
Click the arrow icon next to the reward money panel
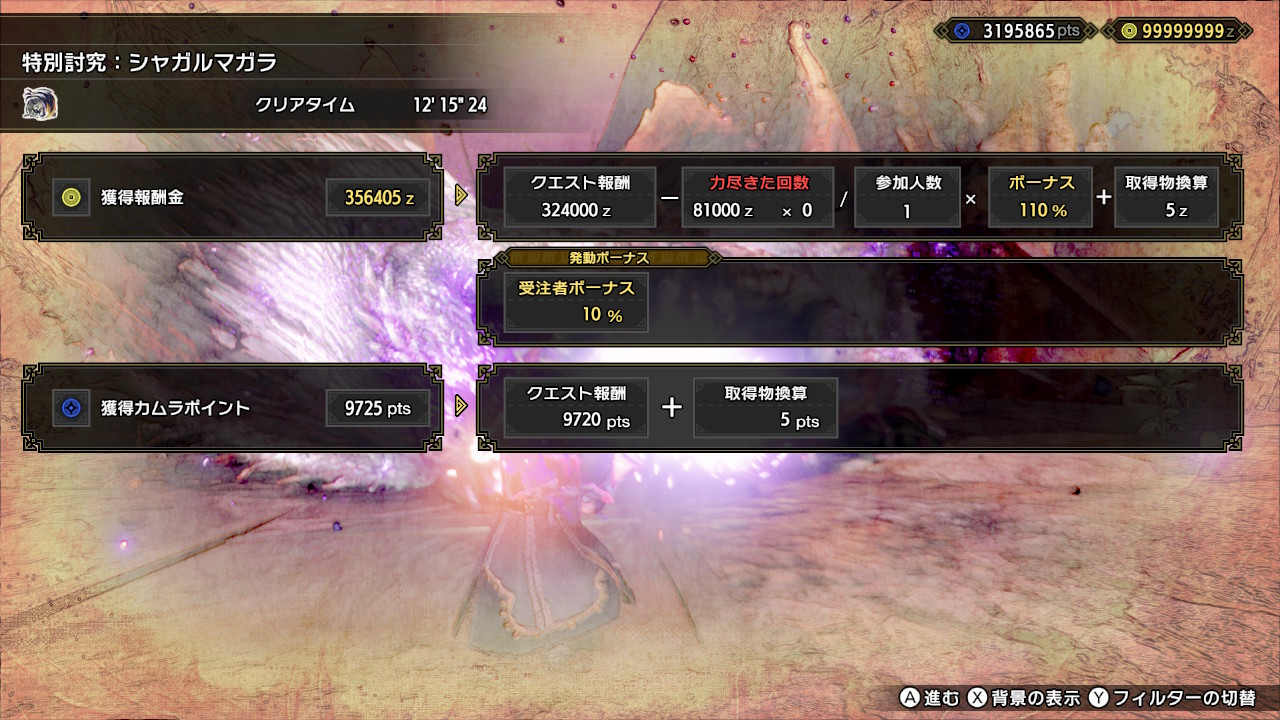460,197
